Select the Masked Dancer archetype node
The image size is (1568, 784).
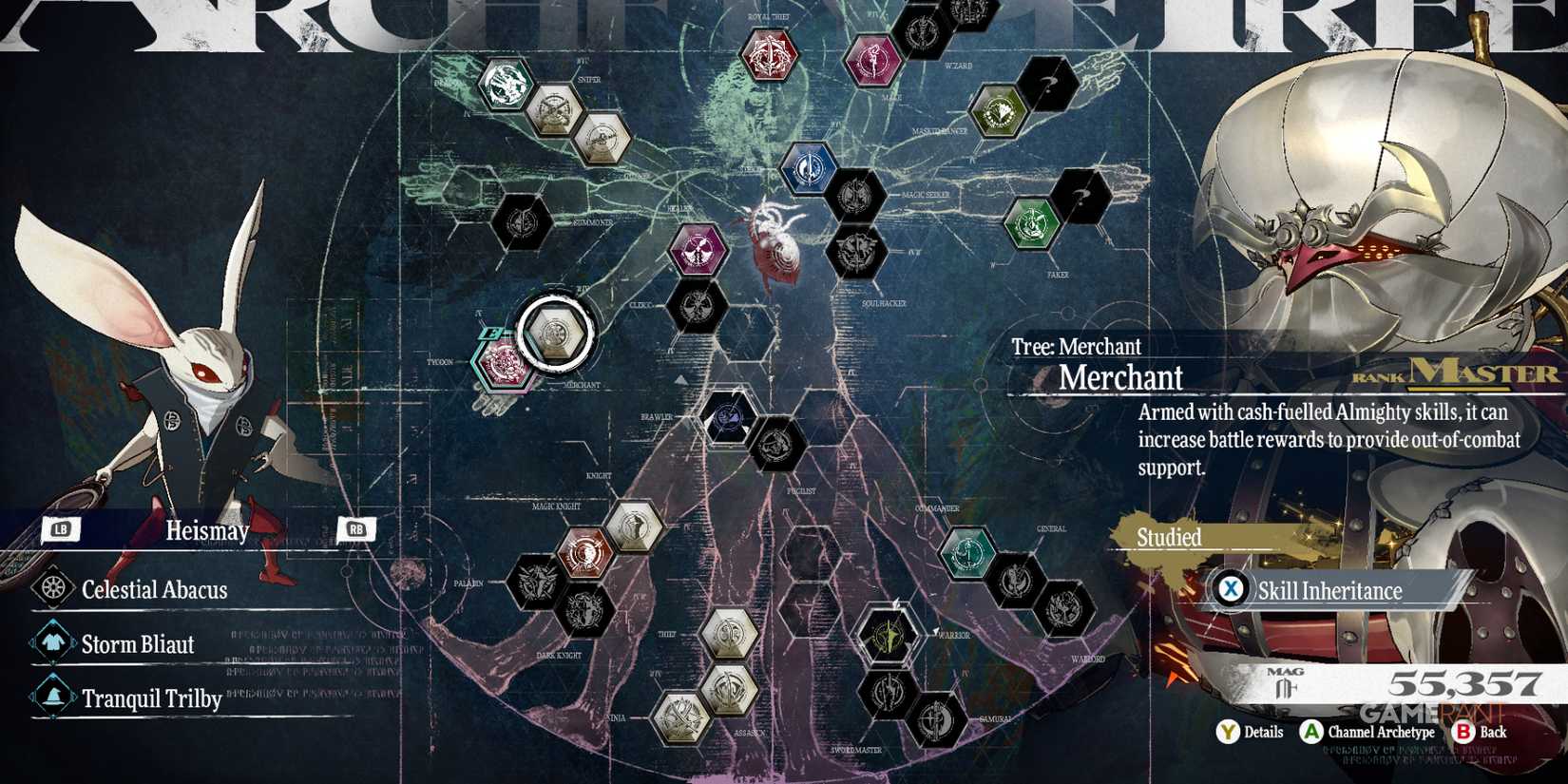998,112
